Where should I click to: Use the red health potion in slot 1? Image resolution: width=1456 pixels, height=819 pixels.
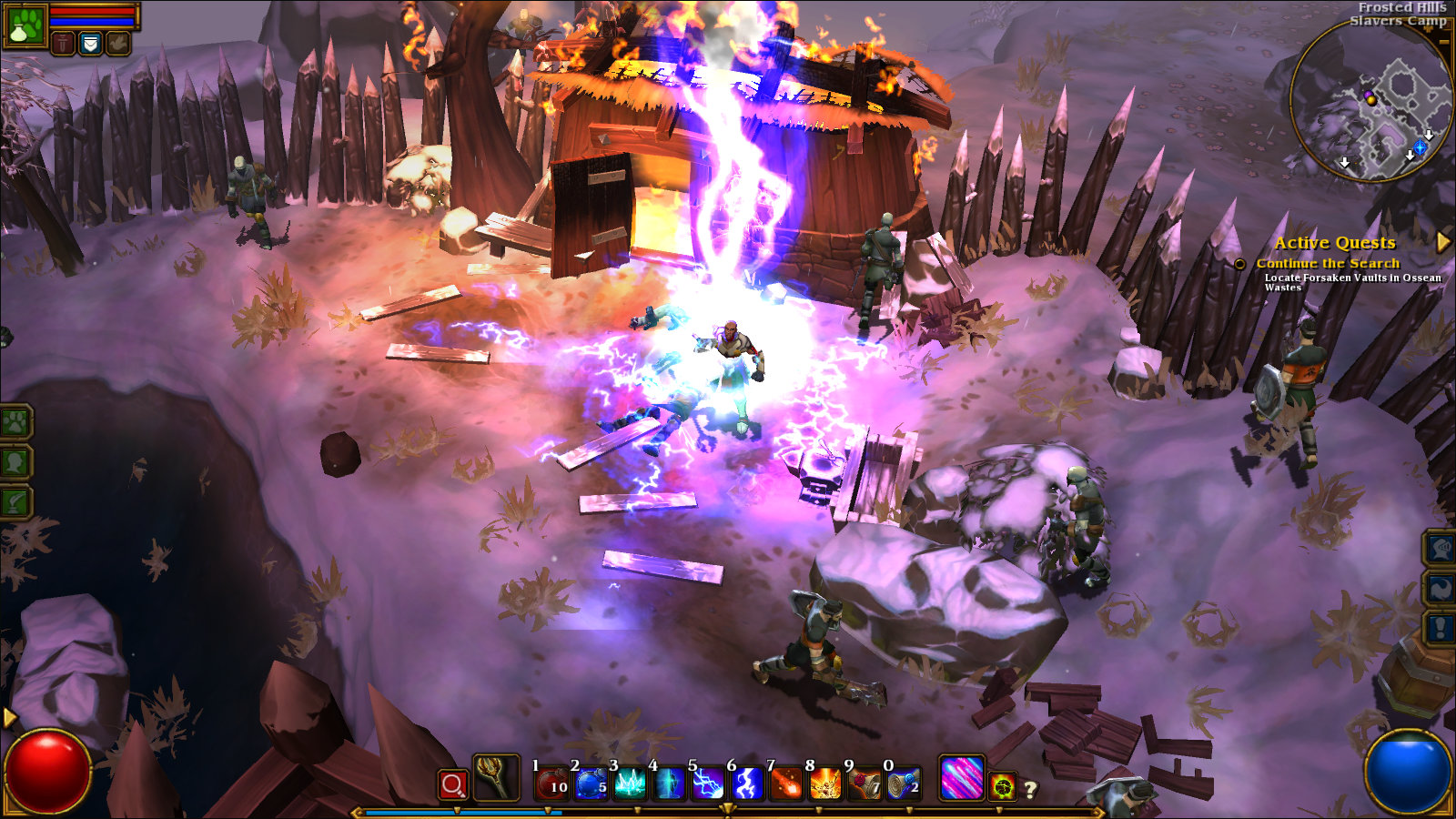click(551, 783)
